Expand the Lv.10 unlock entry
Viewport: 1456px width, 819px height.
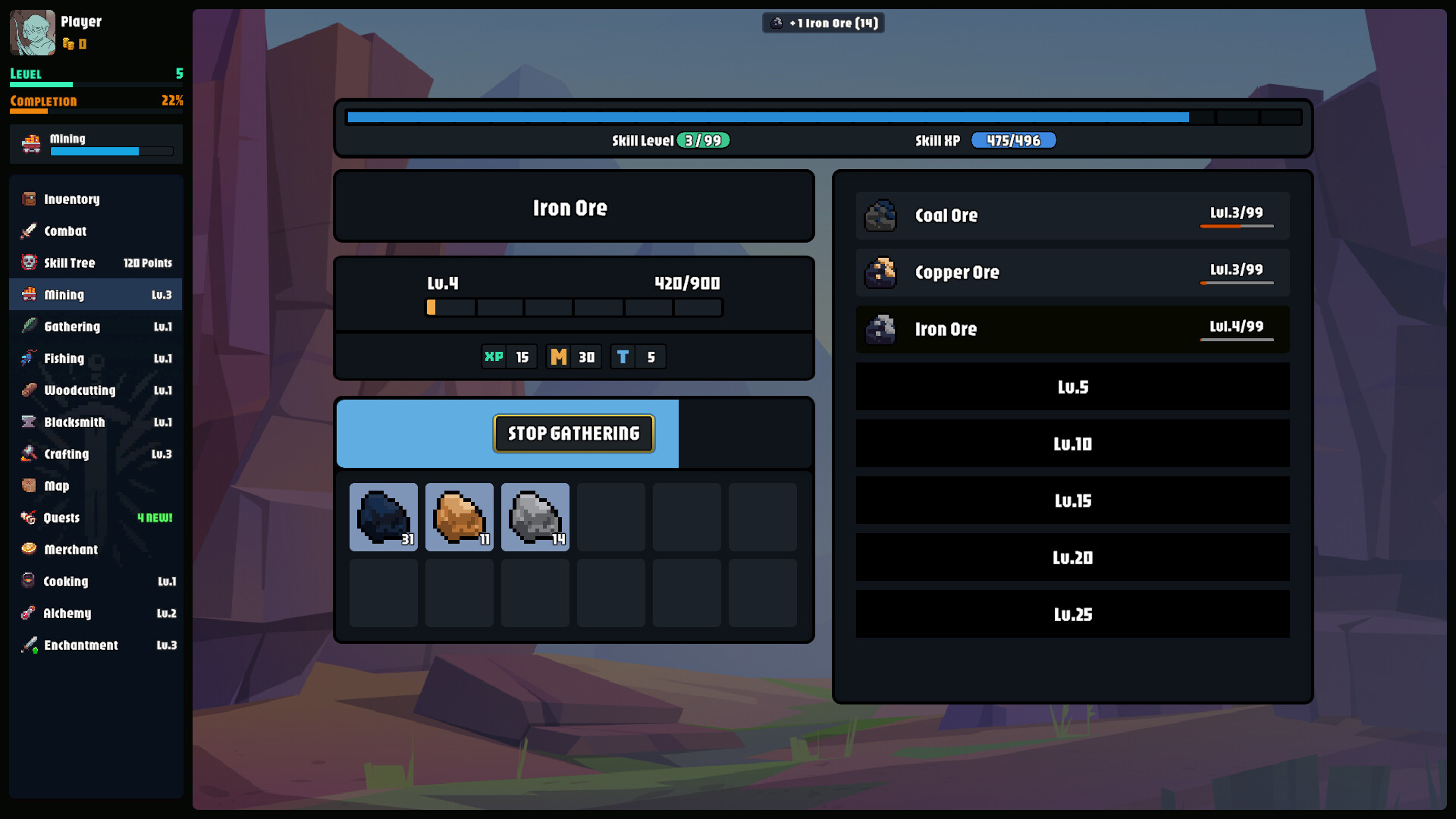click(x=1072, y=444)
